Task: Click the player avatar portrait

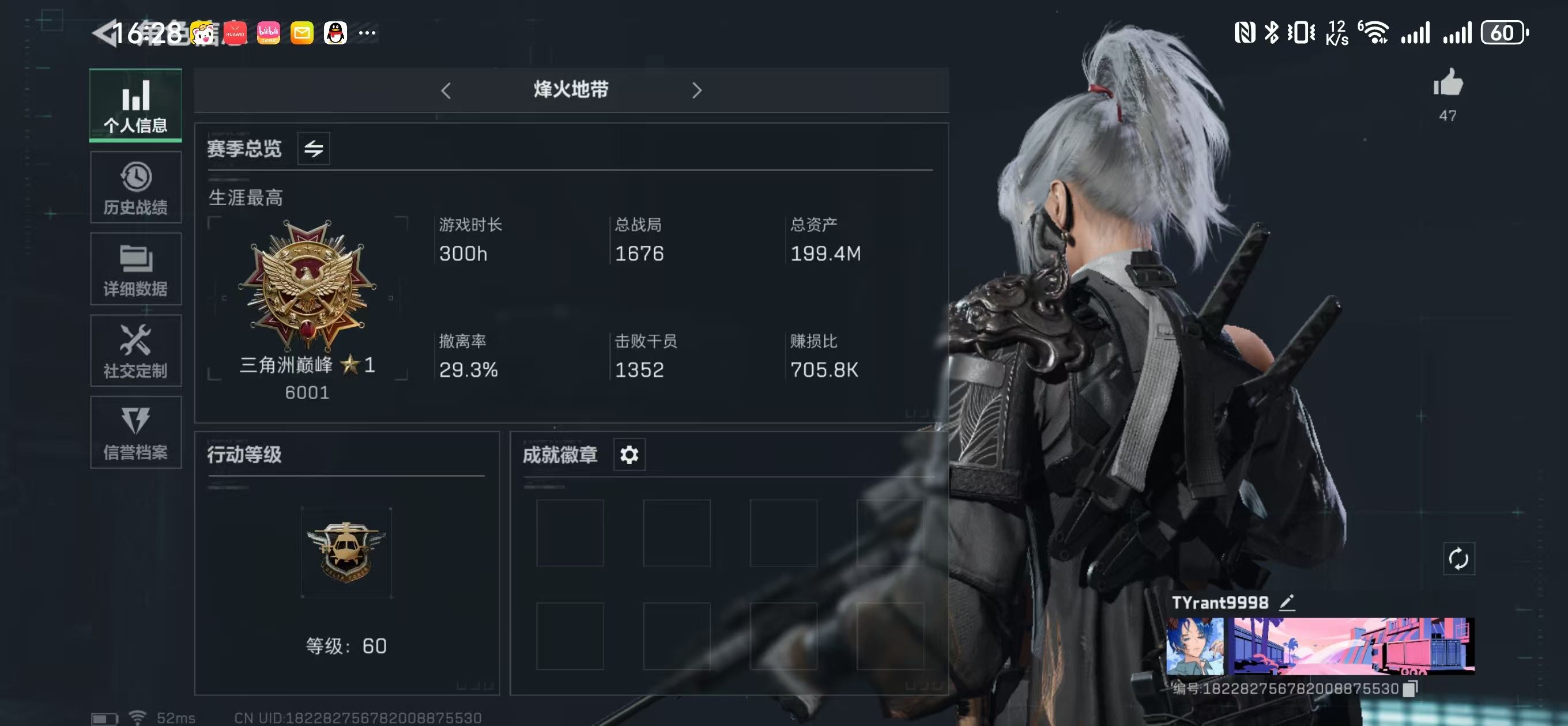Action: (1194, 646)
